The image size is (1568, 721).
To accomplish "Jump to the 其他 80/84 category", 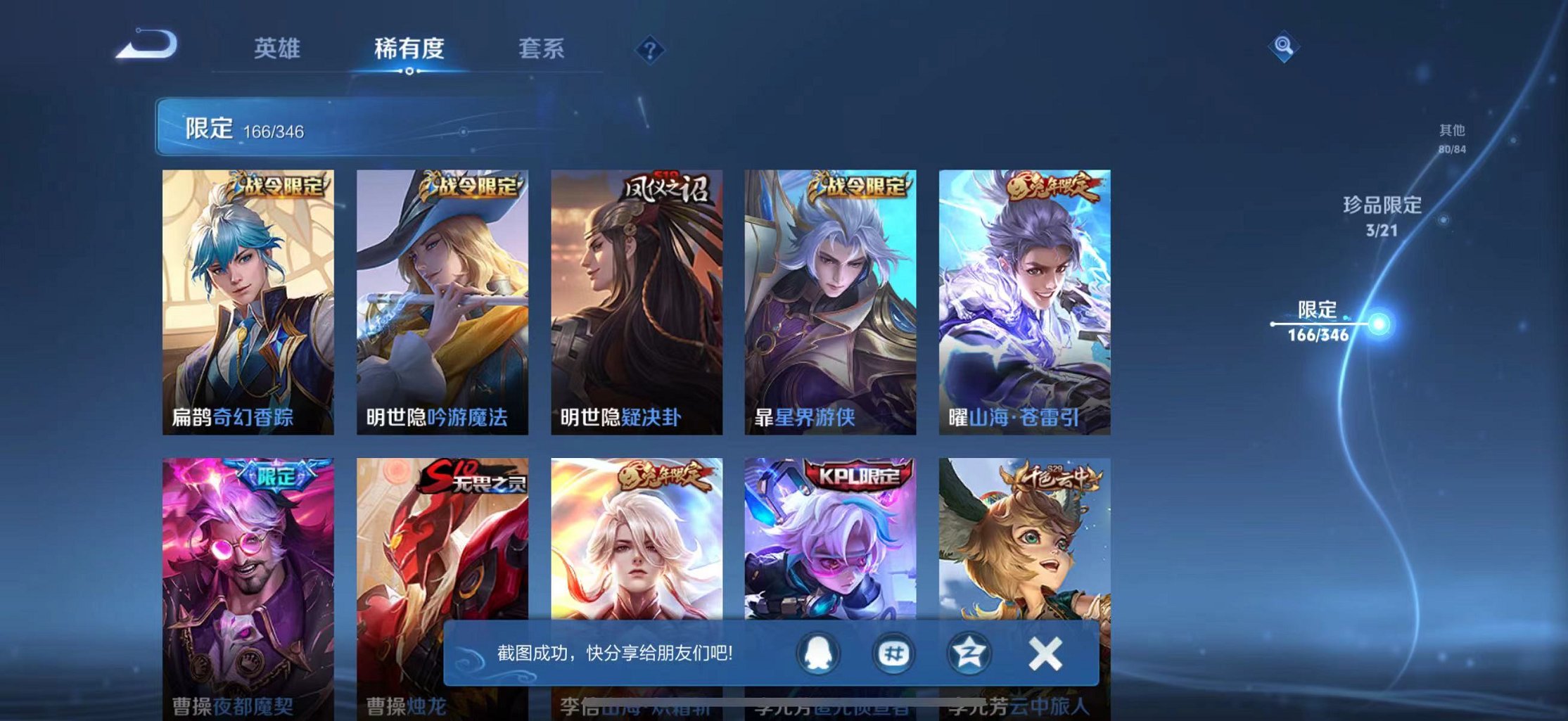I will [1452, 138].
